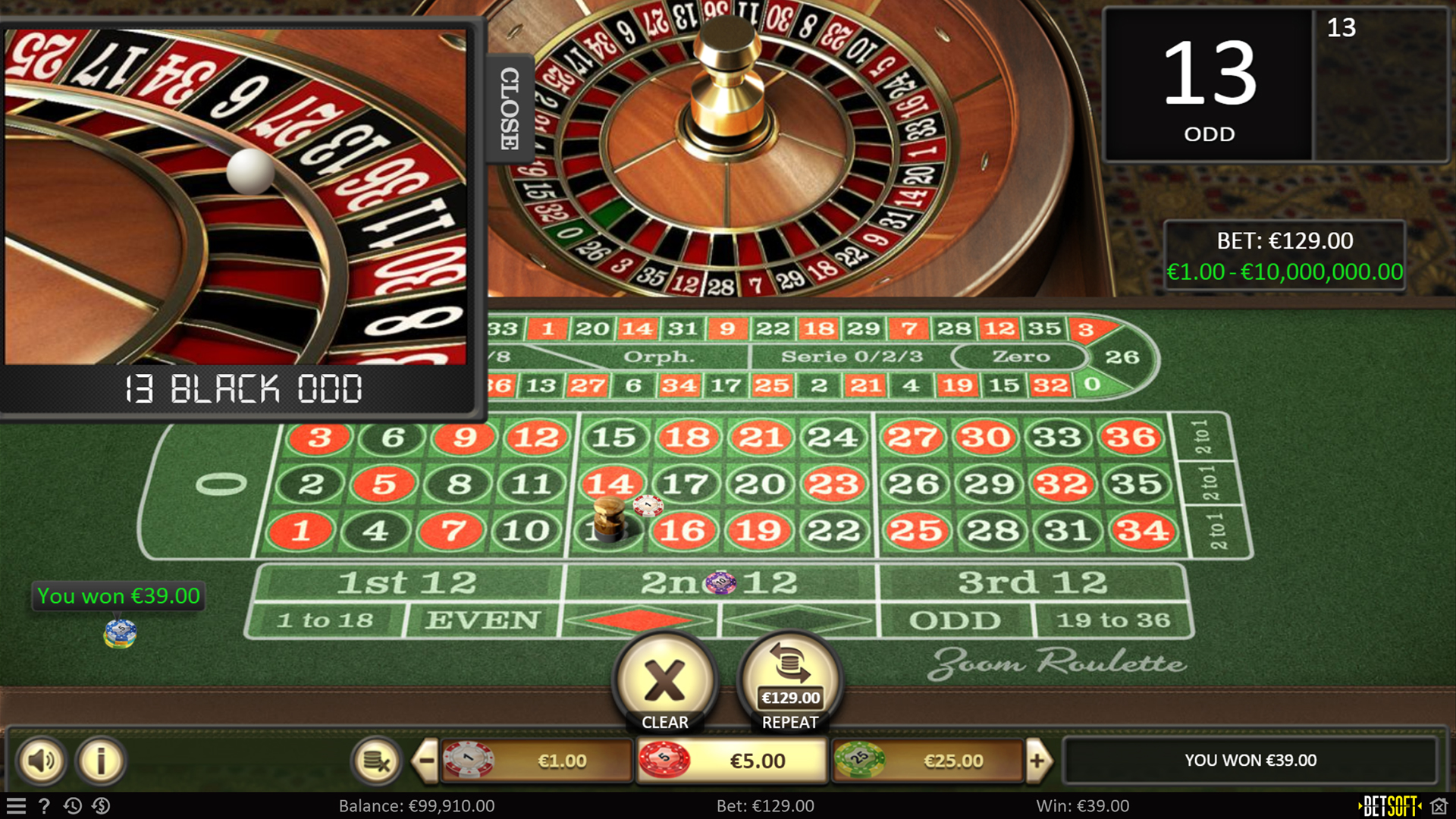Exit the game via the home icon
The image size is (1456, 819).
click(x=1439, y=806)
